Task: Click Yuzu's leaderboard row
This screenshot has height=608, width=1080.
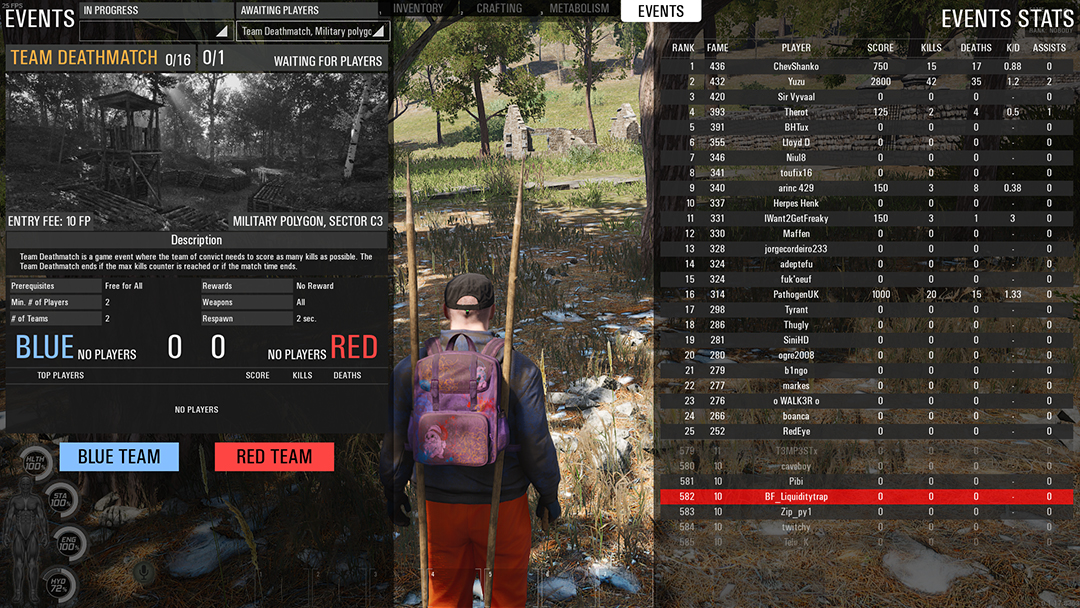Action: coord(796,82)
